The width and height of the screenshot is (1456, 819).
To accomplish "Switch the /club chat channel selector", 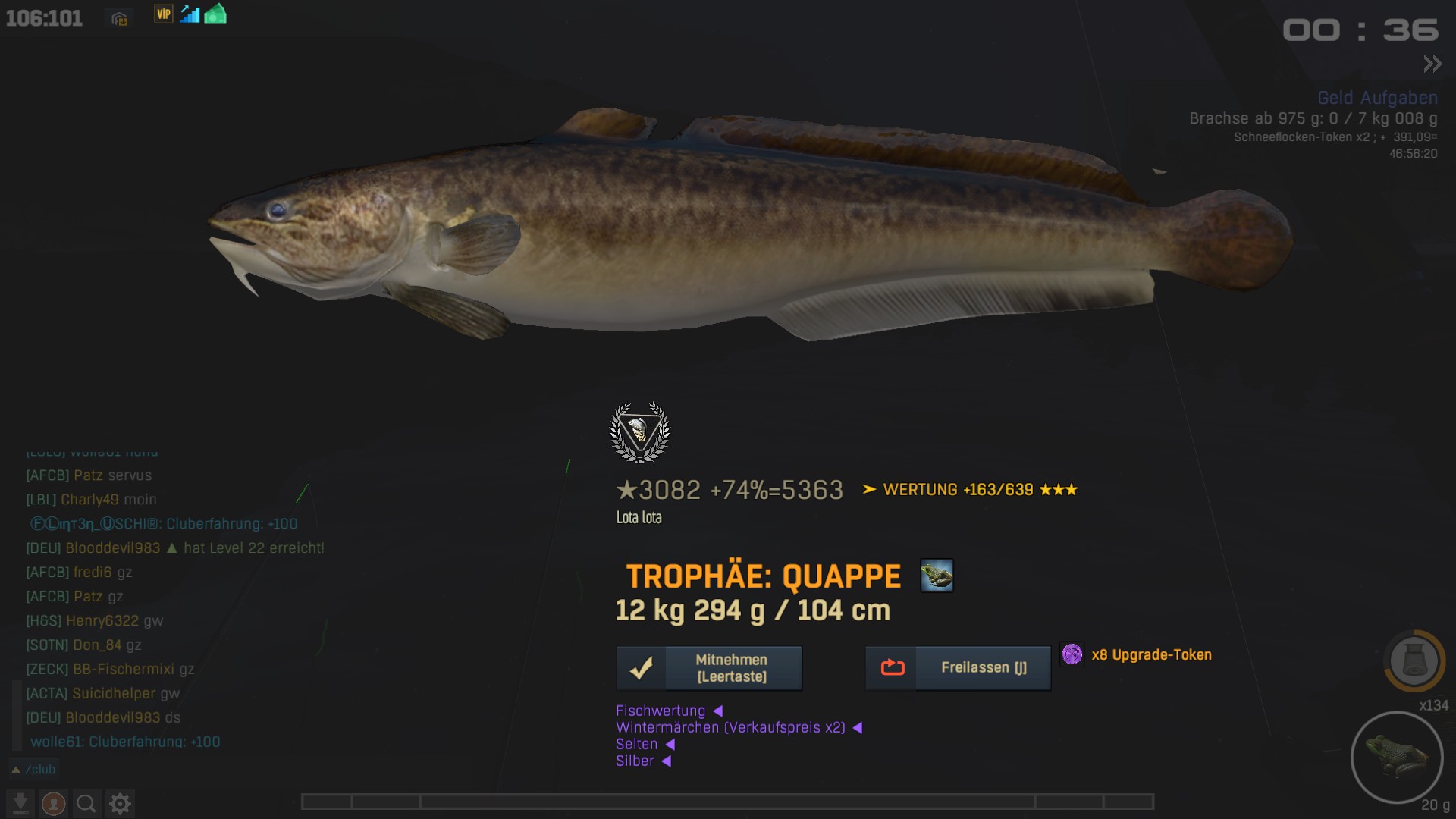I will point(33,770).
